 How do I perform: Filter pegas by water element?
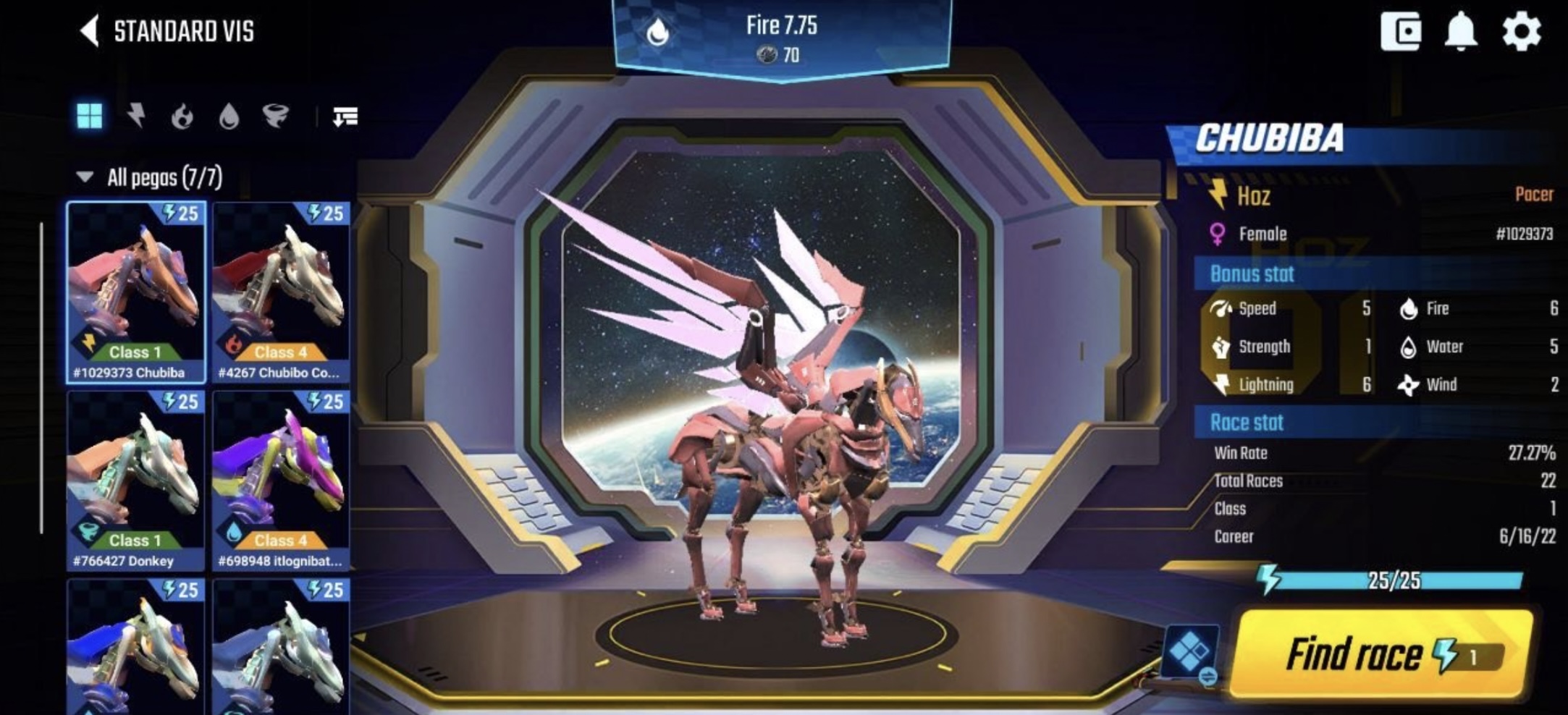(229, 116)
